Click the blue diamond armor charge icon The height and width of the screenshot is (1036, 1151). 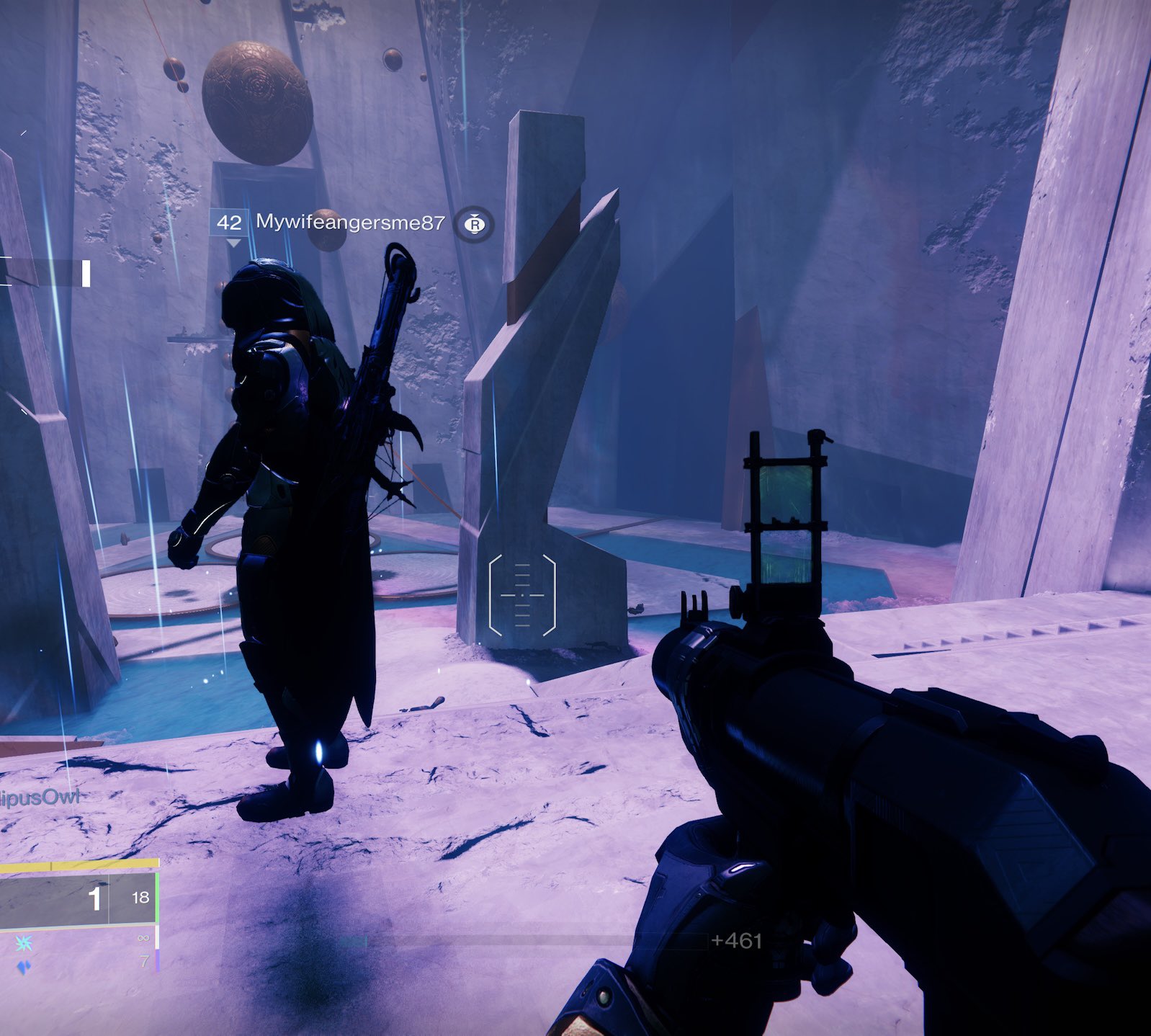[25, 968]
